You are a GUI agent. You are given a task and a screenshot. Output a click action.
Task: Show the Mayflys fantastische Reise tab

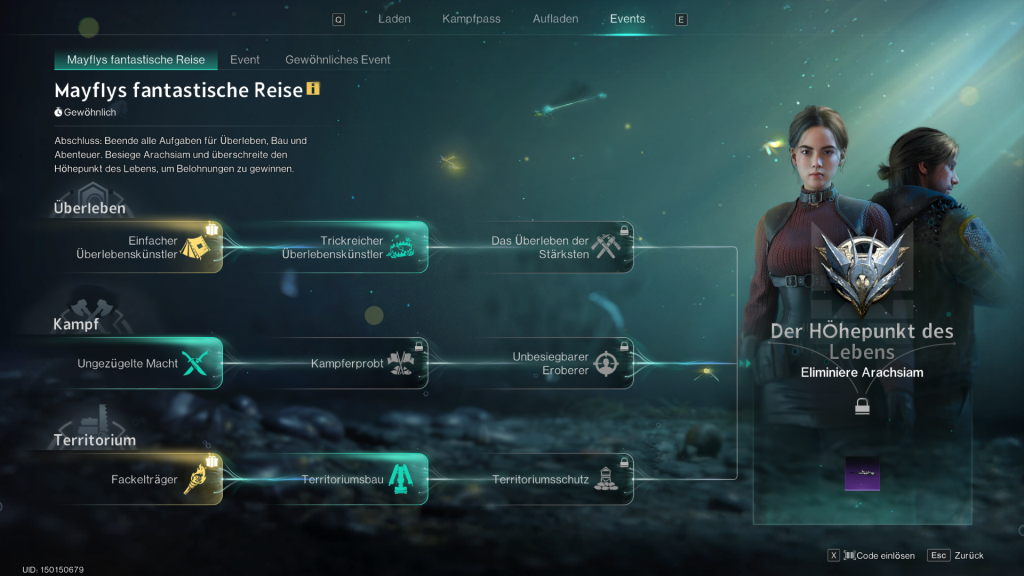(x=135, y=60)
